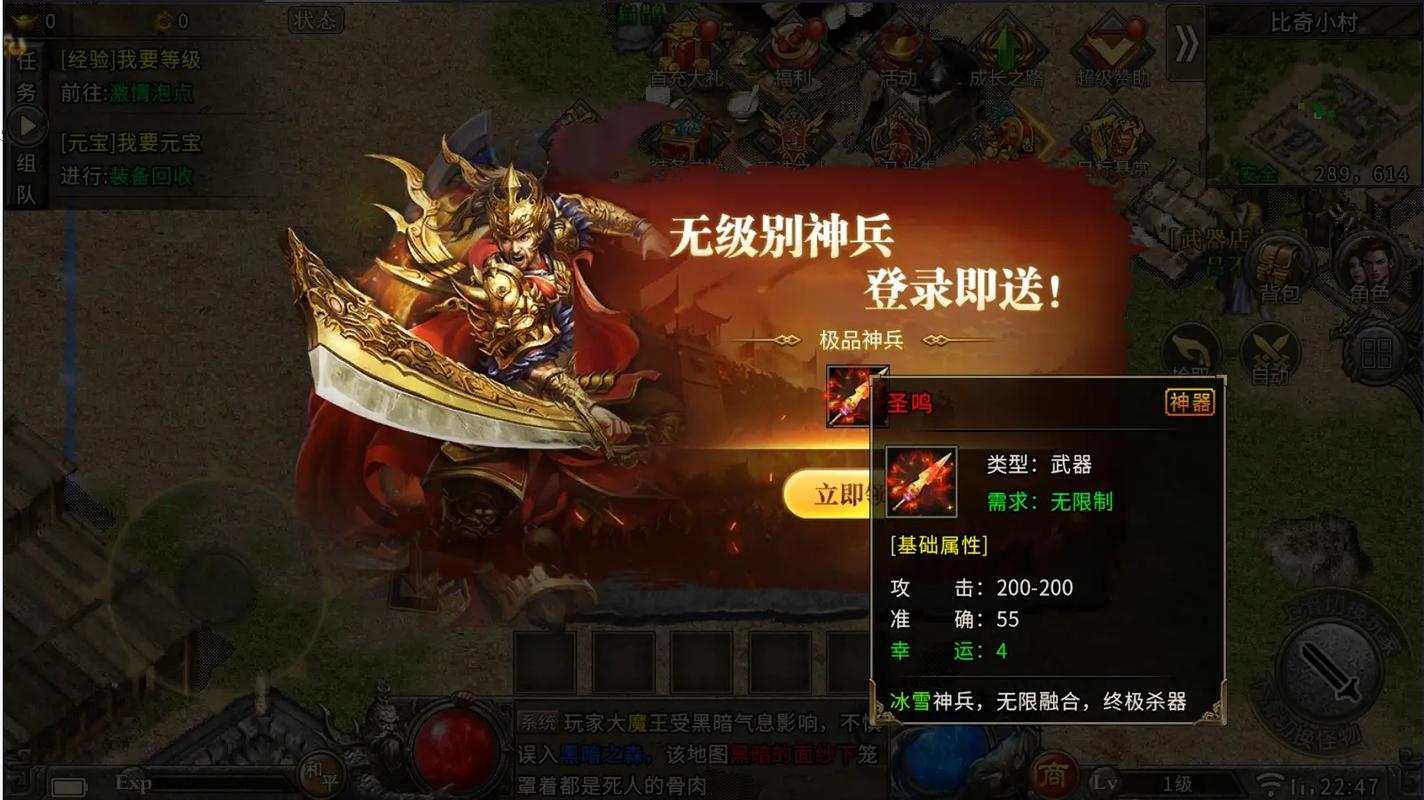1424x800 pixels.
Task: Collapse the top icon row with the chevron
Action: pyautogui.click(x=1188, y=45)
